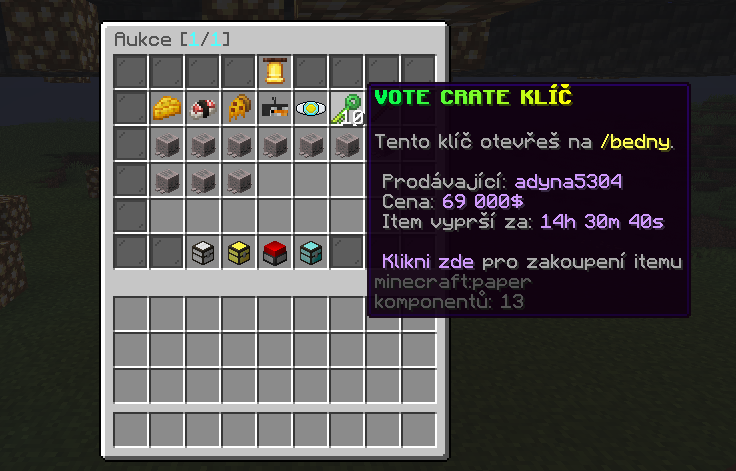
Task: Open the white chest button
Action: [203, 252]
